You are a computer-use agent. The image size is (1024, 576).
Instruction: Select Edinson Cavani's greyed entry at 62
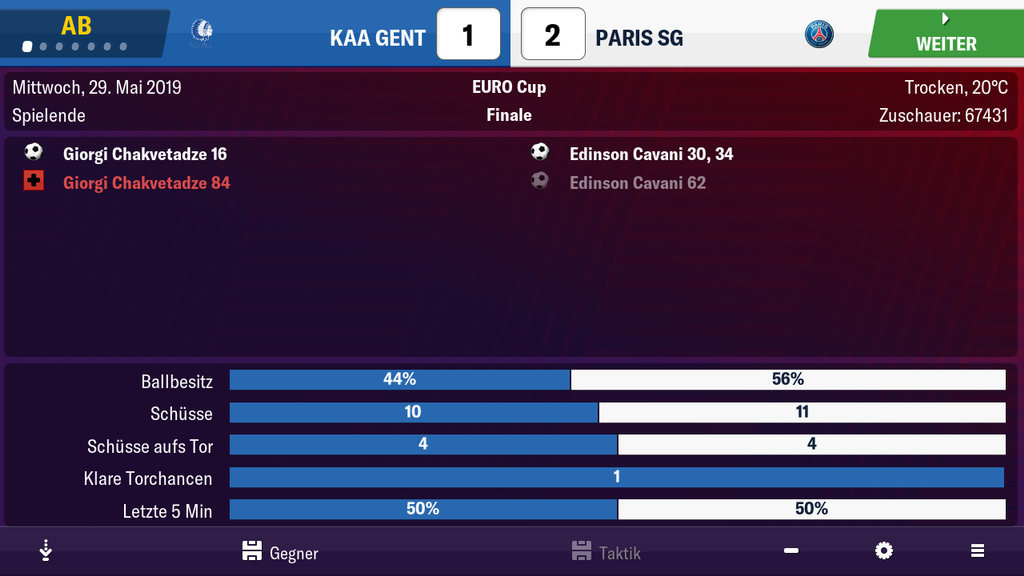[x=637, y=183]
